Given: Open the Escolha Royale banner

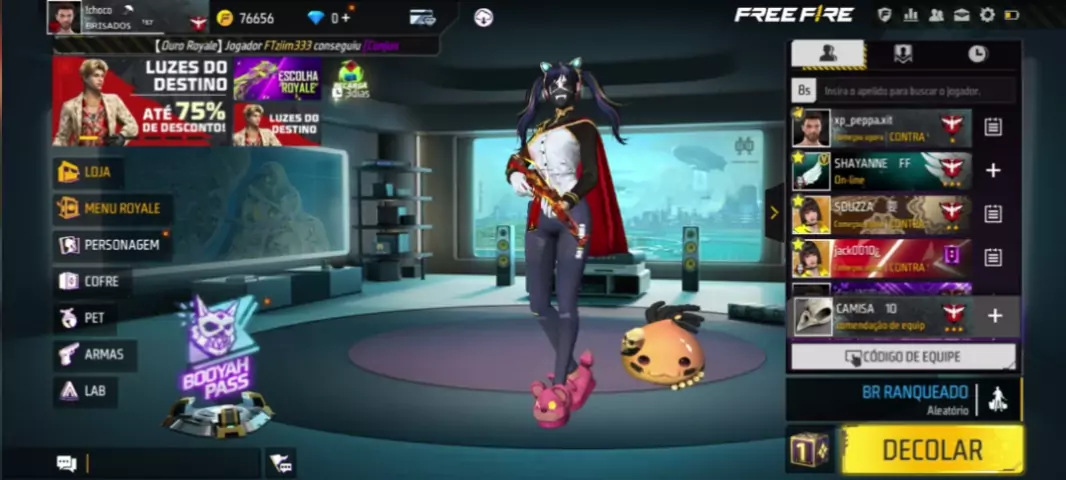Looking at the screenshot, I should click(277, 78).
